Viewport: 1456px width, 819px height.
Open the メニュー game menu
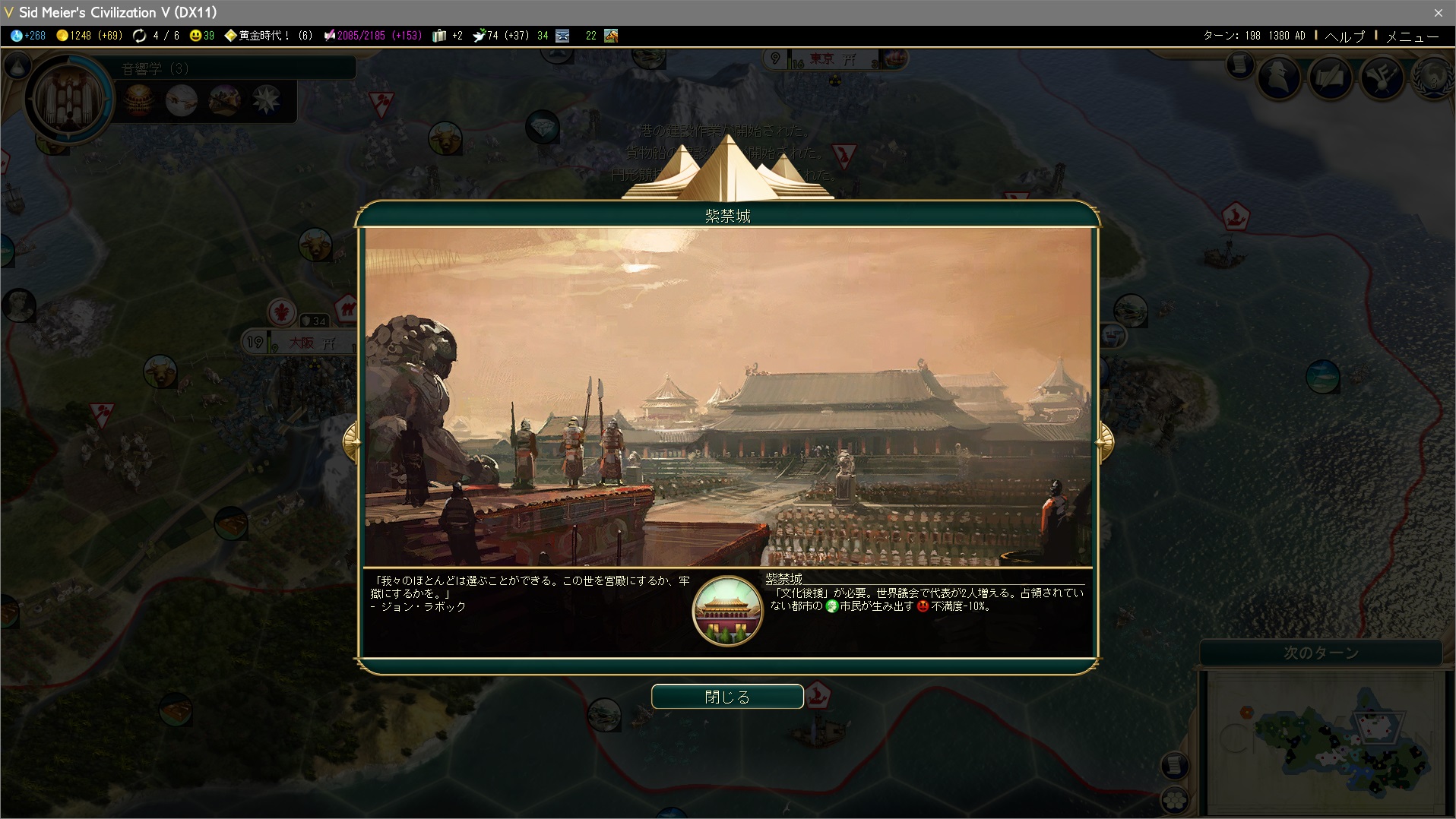point(1412,36)
